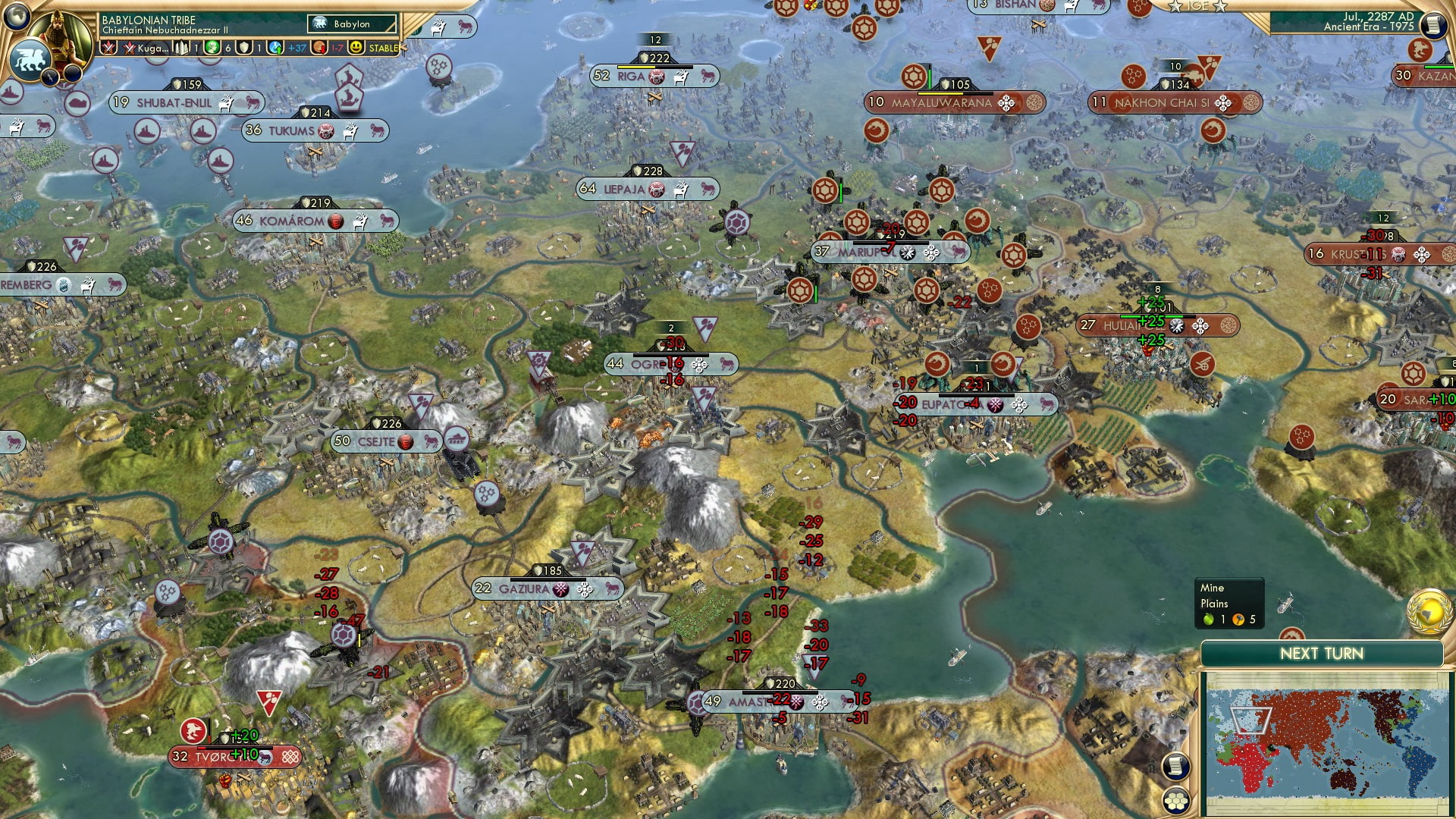Open Social Policies via the golden laurel globe icon
Screen dimensions: 1456x819
pyautogui.click(x=1430, y=613)
